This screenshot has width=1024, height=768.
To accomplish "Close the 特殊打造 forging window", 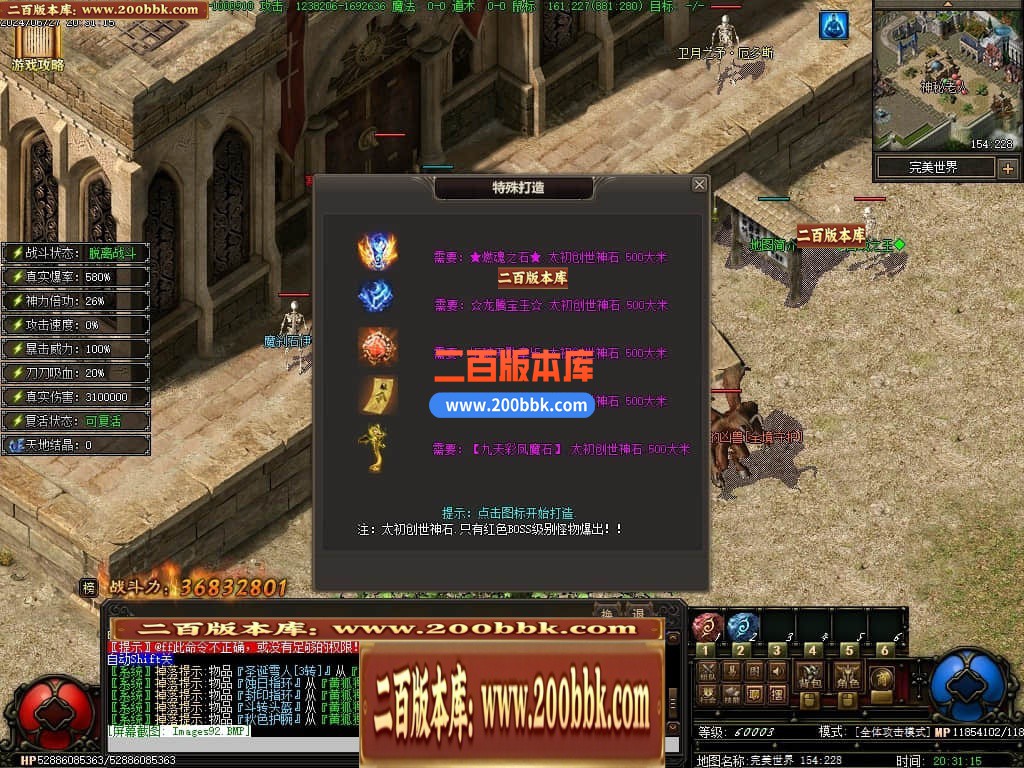I will pyautogui.click(x=699, y=185).
